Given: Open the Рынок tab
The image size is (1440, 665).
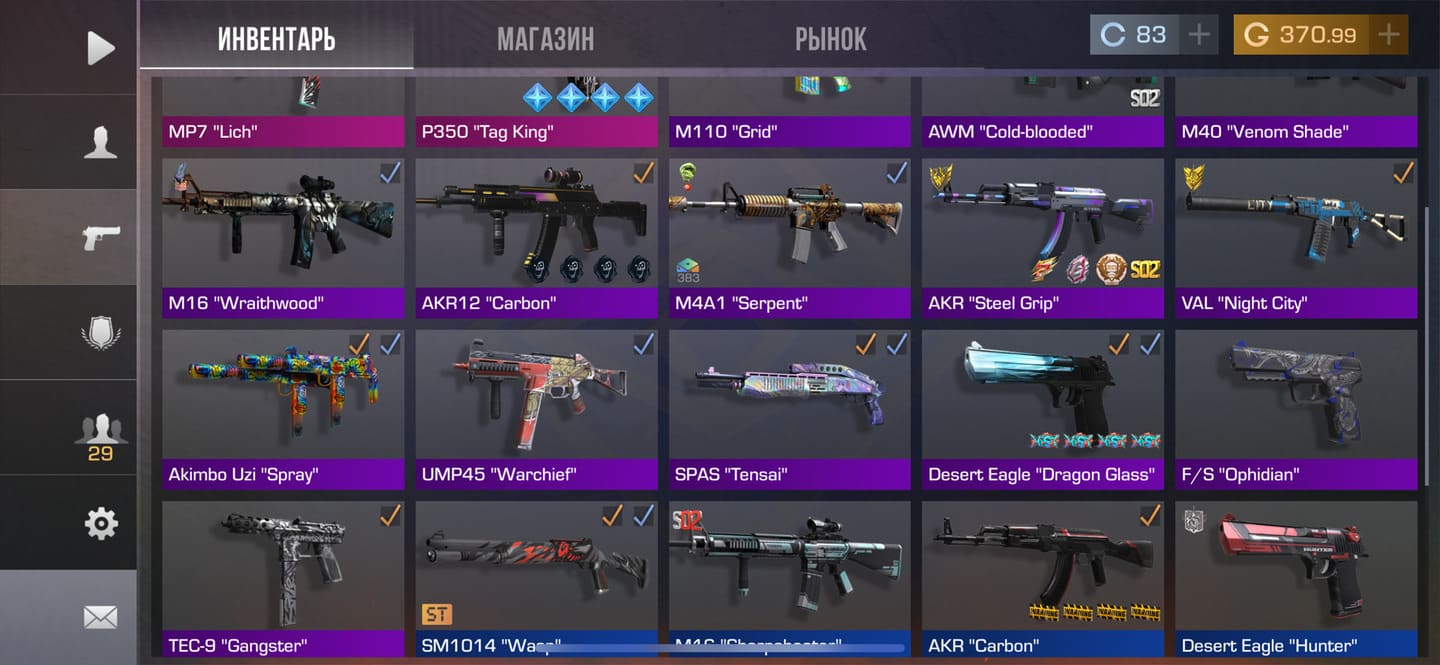Looking at the screenshot, I should (x=830, y=38).
